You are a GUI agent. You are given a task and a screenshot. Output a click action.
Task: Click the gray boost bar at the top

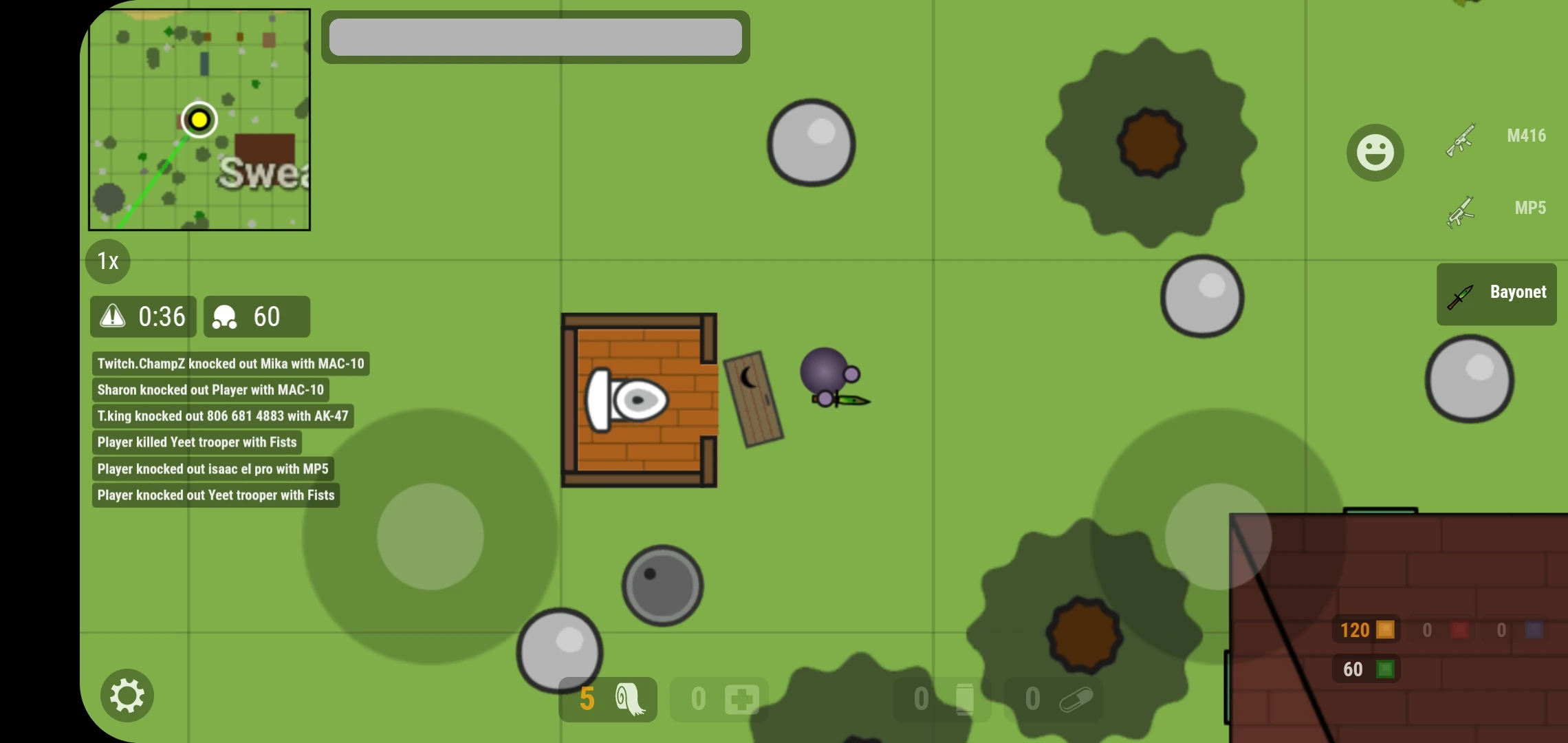(x=536, y=36)
